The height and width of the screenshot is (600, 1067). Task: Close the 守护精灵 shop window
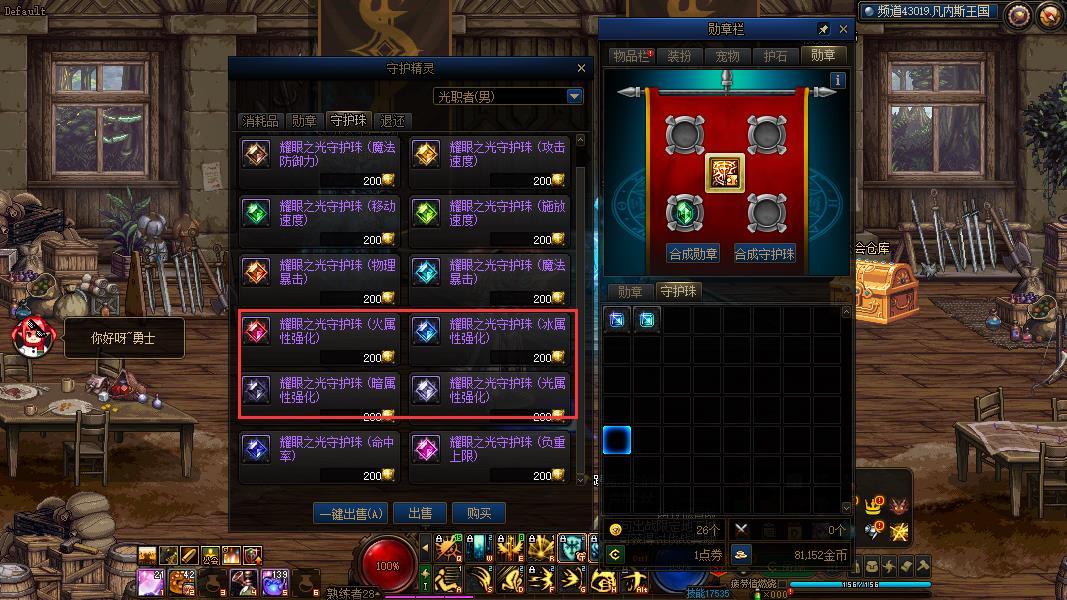(x=581, y=68)
